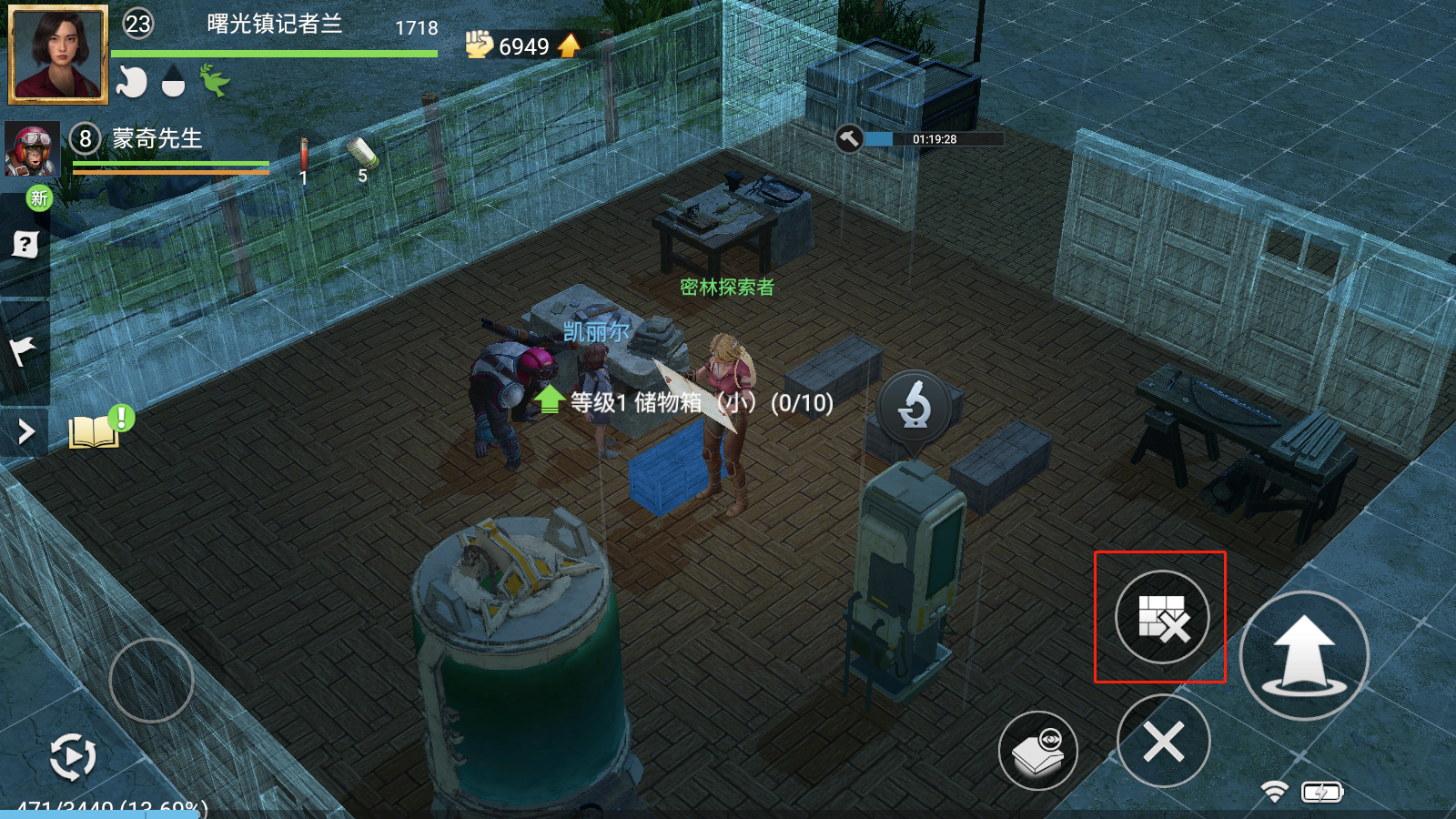Open the player character portrait

(57, 54)
